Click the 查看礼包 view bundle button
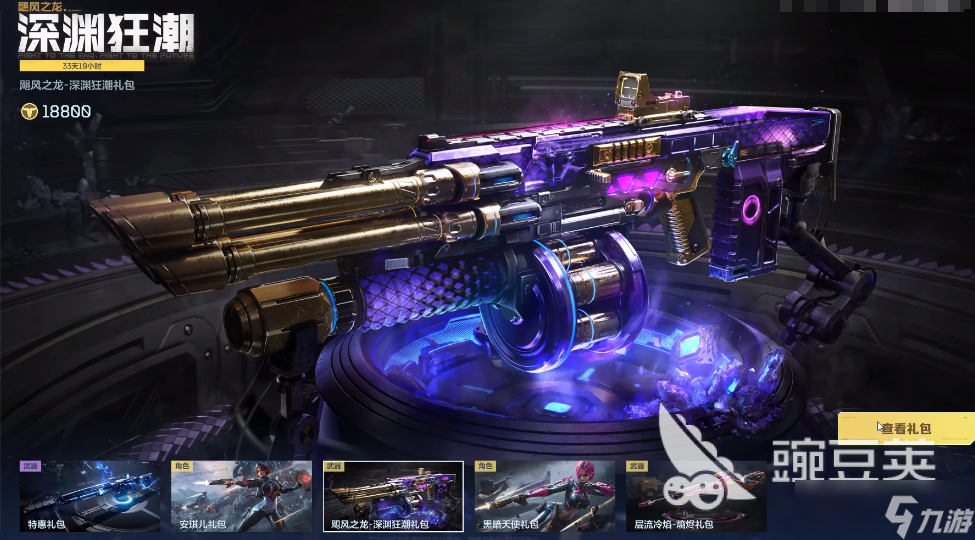Viewport: 975px width, 540px height. (x=904, y=428)
